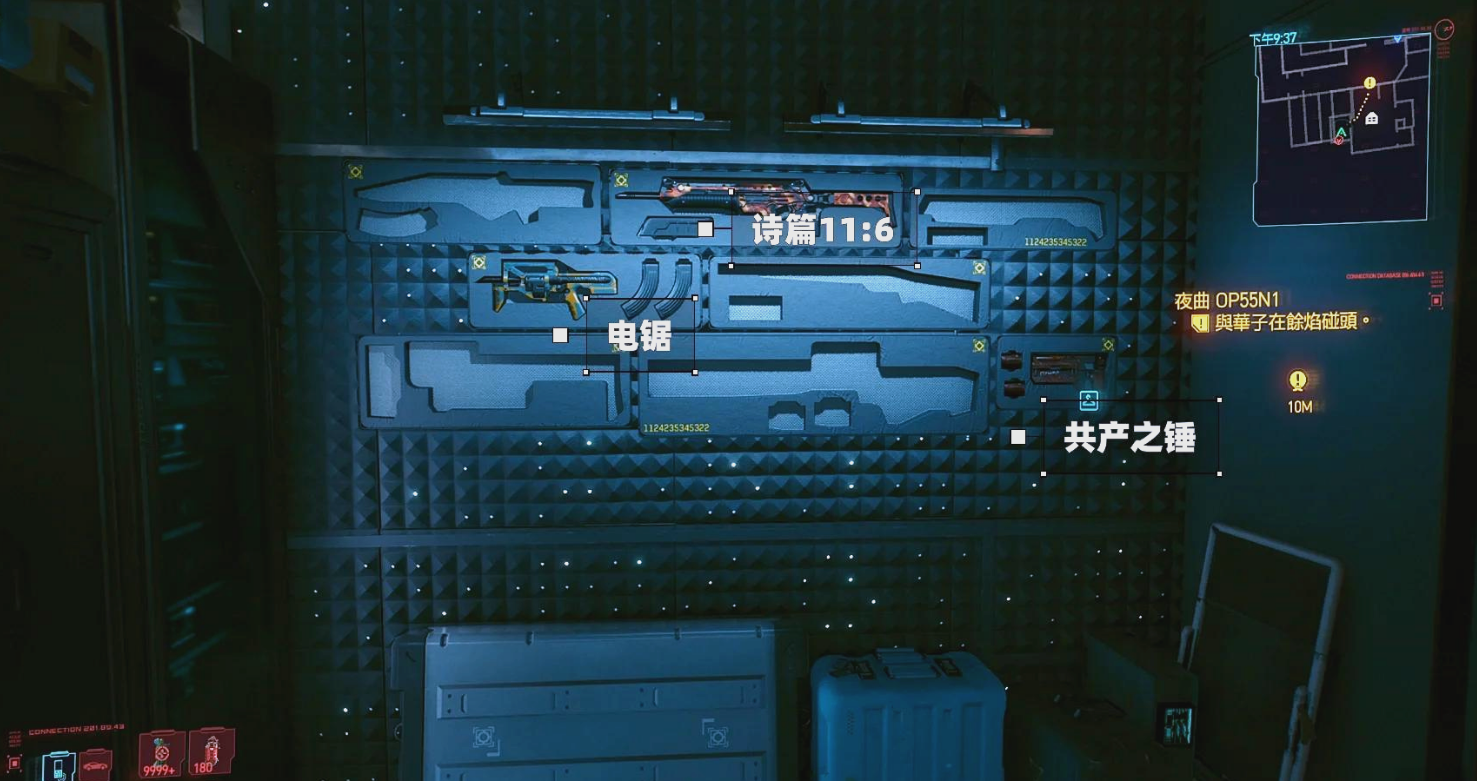1477x781 pixels.
Task: Click the 诗篇11:6 annotation label
Action: (821, 231)
